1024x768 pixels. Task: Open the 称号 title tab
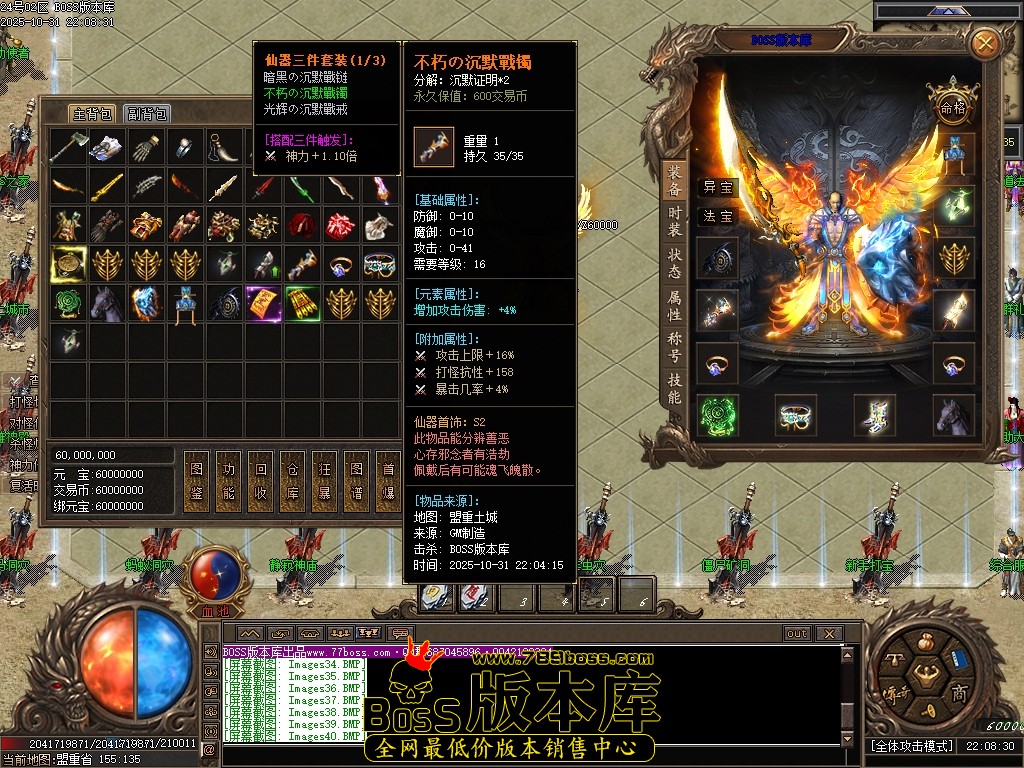coord(676,348)
